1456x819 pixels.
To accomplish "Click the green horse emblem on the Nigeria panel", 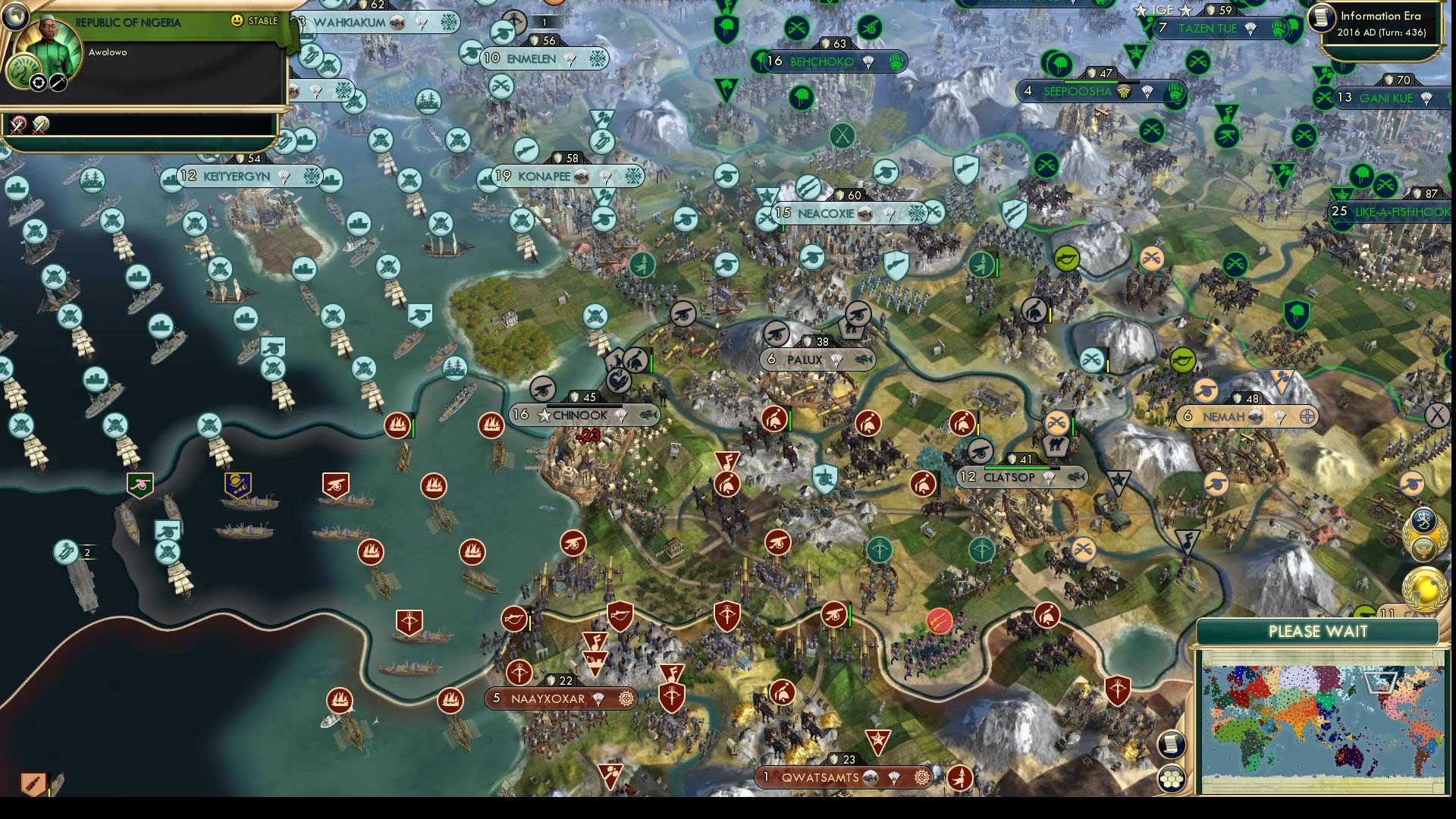I will (24, 70).
